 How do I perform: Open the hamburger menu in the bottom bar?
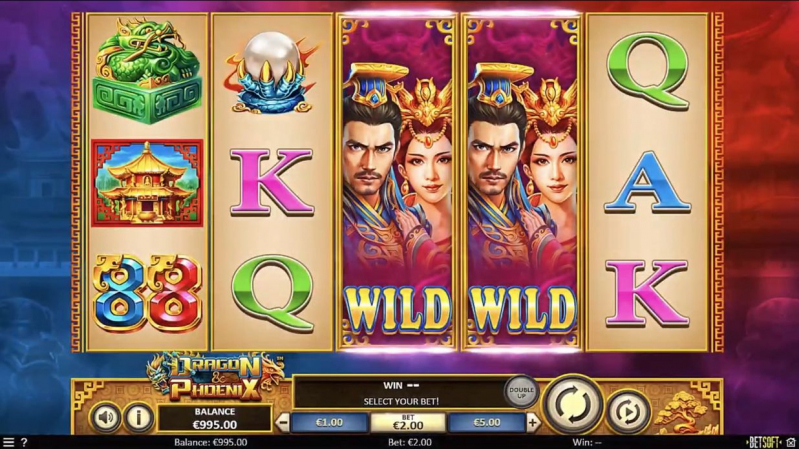tap(8, 442)
